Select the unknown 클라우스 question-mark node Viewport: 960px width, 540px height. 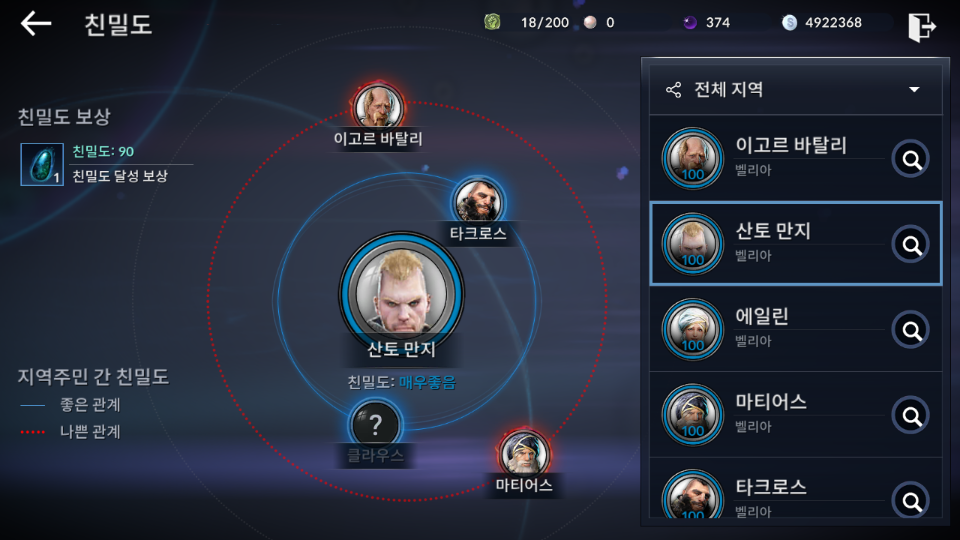375,426
